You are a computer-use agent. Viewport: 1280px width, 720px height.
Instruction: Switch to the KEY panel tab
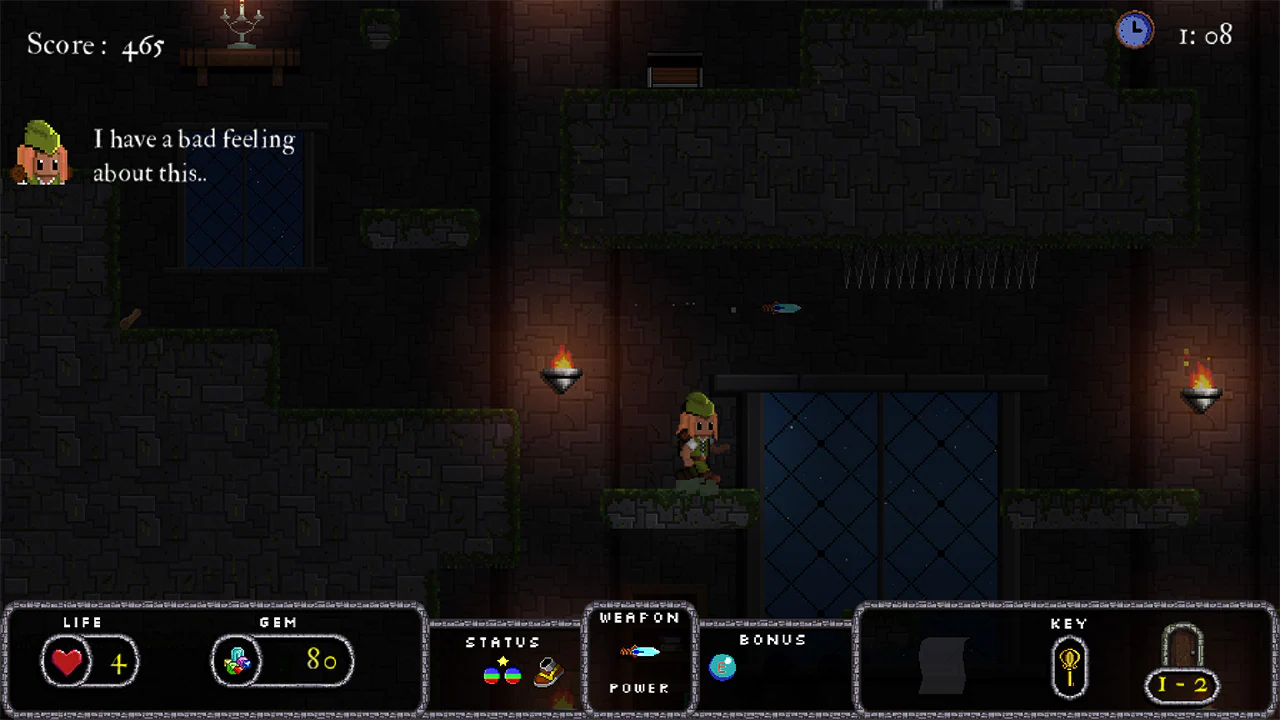pyautogui.click(x=1069, y=623)
